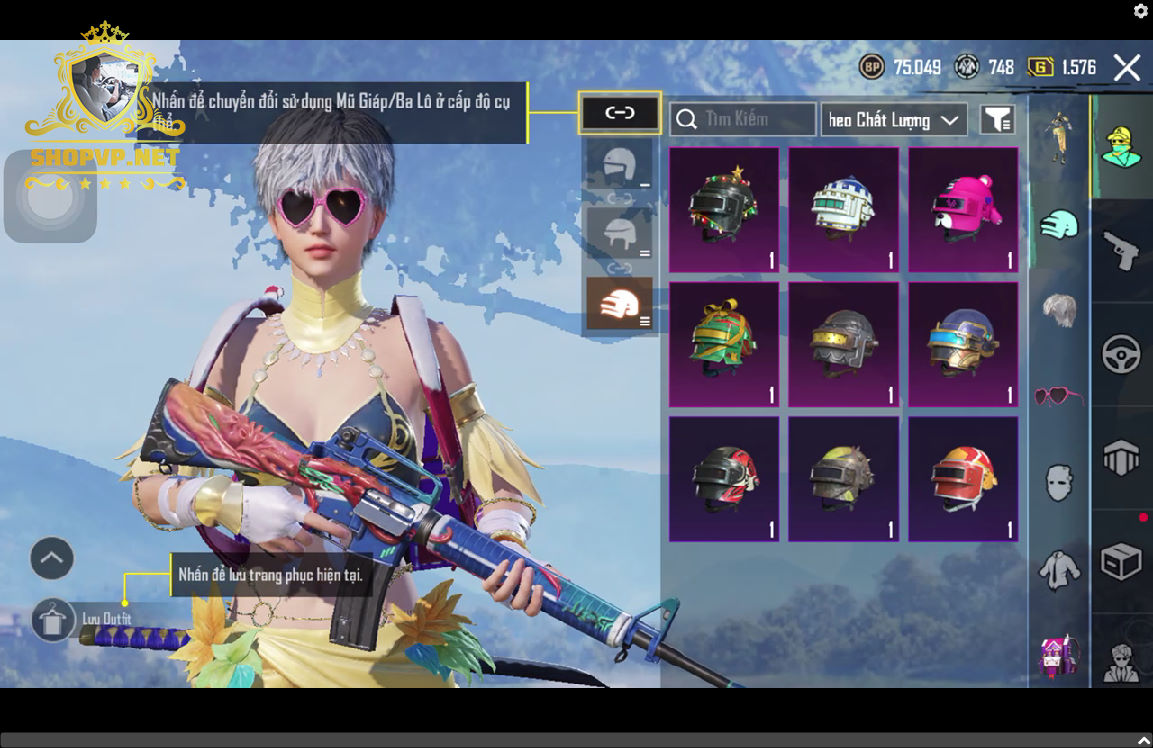Viewport: 1153px width, 748px height.
Task: Select the pink bear helmet skin
Action: (x=963, y=209)
